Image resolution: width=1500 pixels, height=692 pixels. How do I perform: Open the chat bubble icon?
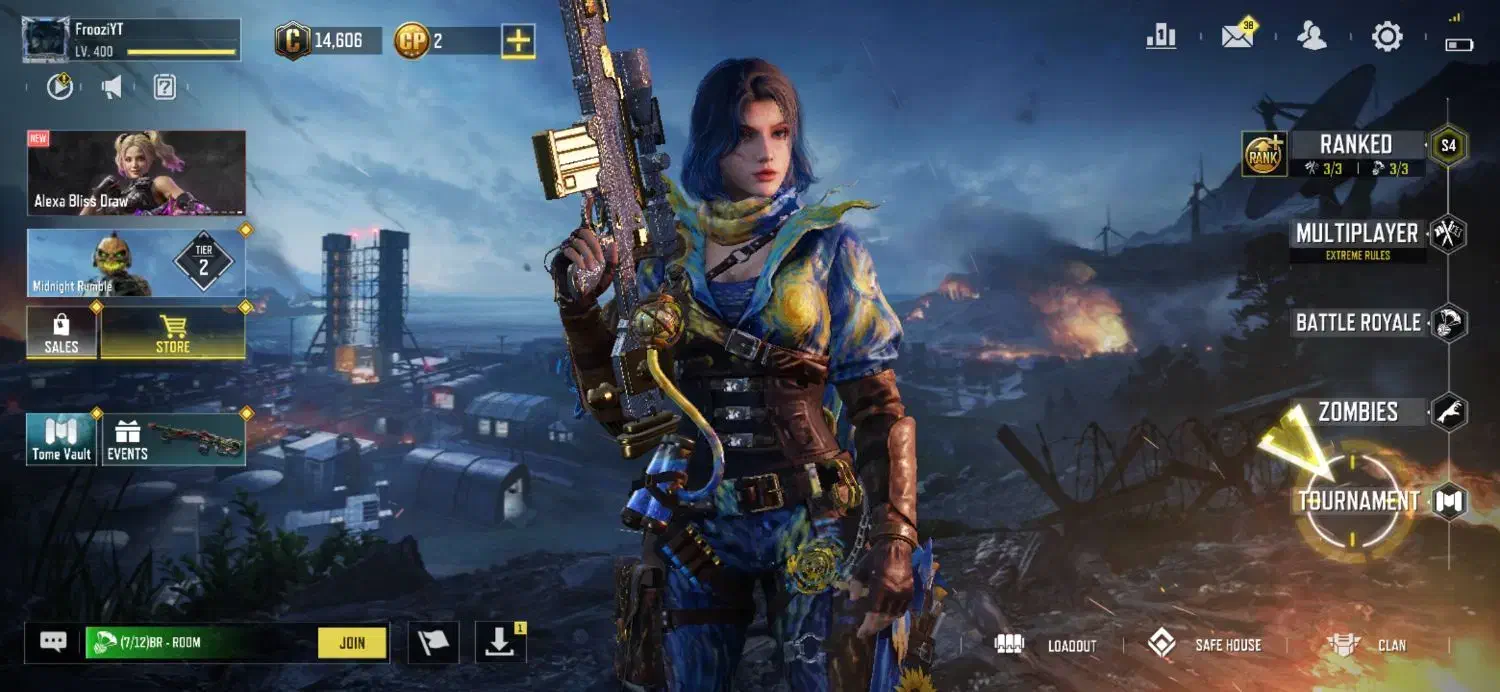pos(53,642)
